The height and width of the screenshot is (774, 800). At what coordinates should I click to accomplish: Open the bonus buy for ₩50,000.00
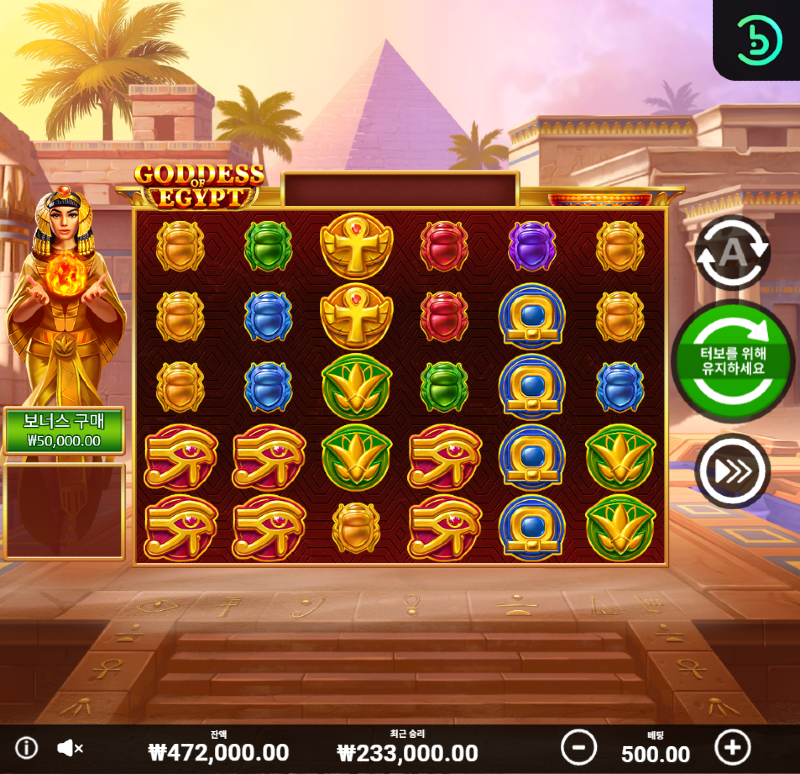tap(64, 431)
